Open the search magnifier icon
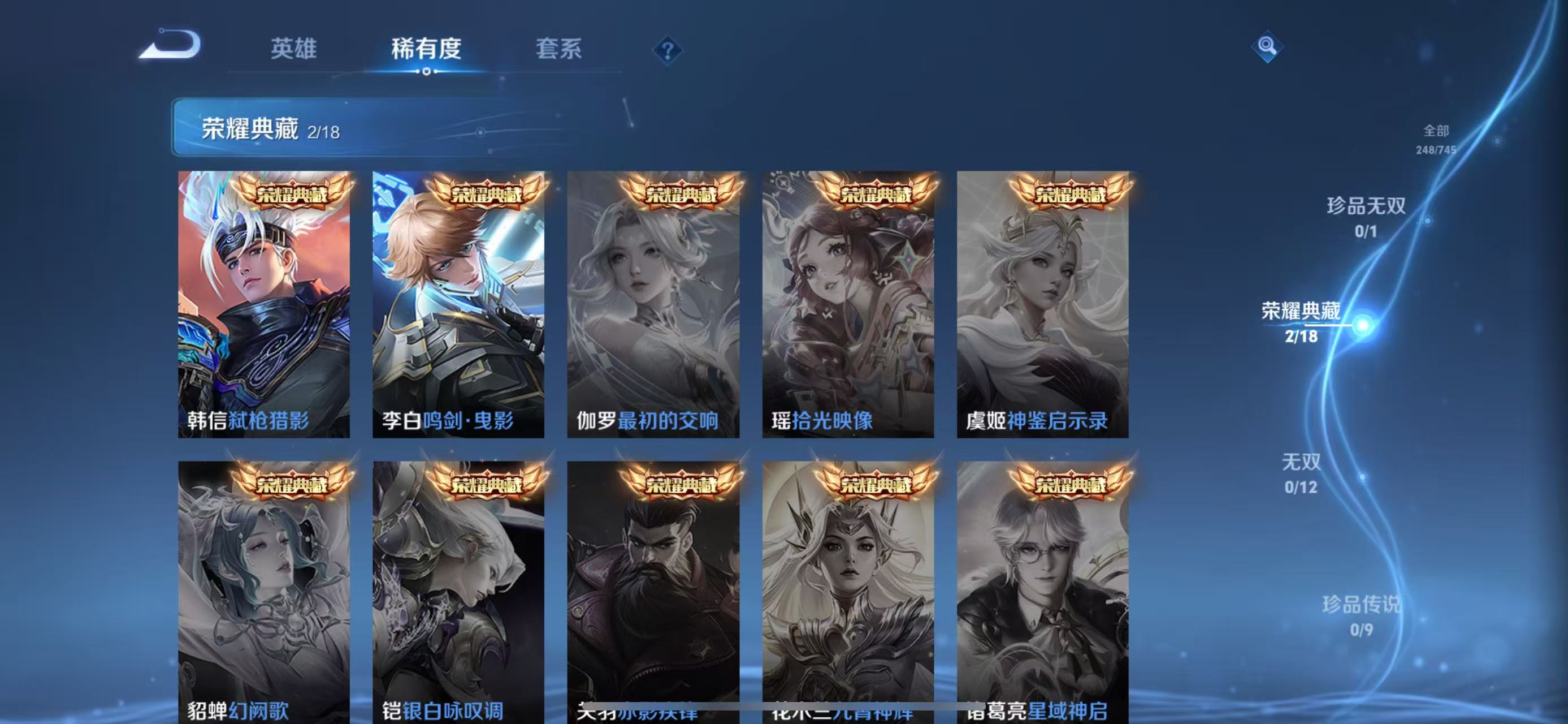Image resolution: width=1568 pixels, height=724 pixels. point(1268,46)
